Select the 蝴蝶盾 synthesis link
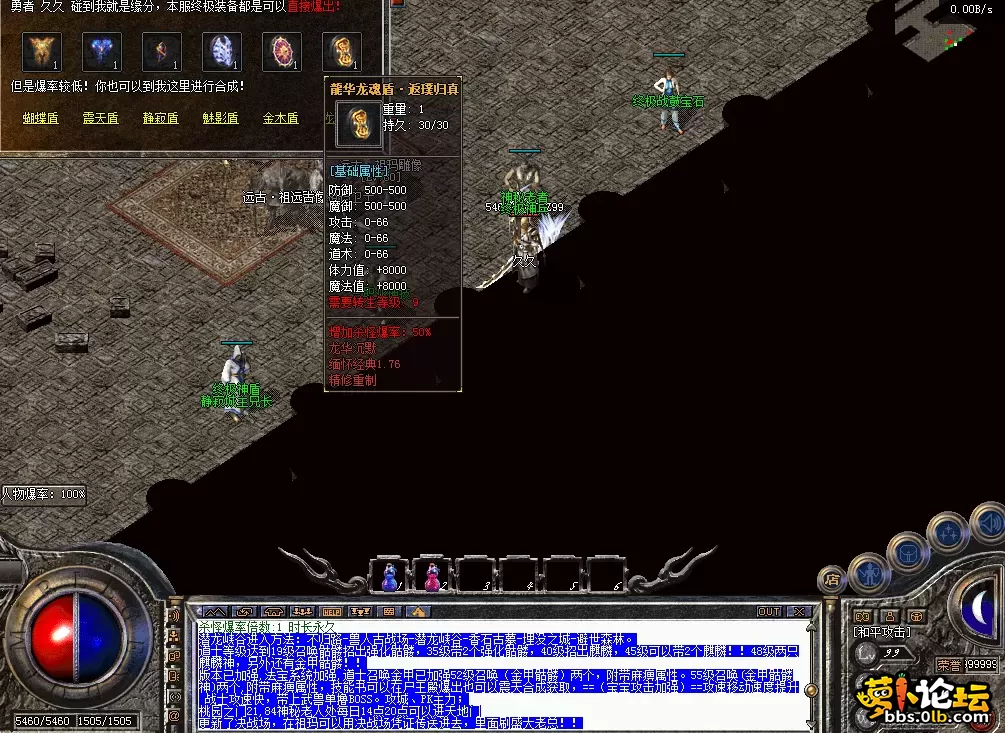The height and width of the screenshot is (733, 1005). (40, 118)
